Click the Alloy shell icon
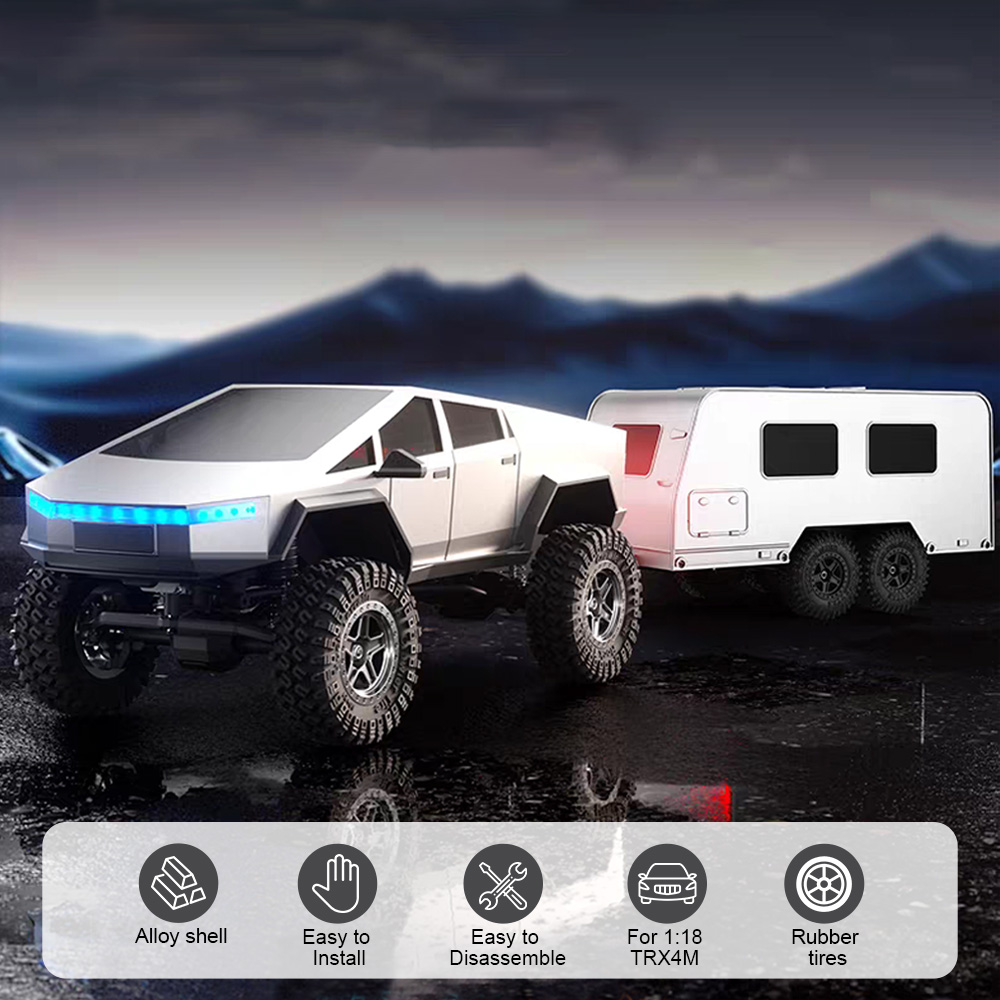This screenshot has width=1000, height=1000. (178, 883)
